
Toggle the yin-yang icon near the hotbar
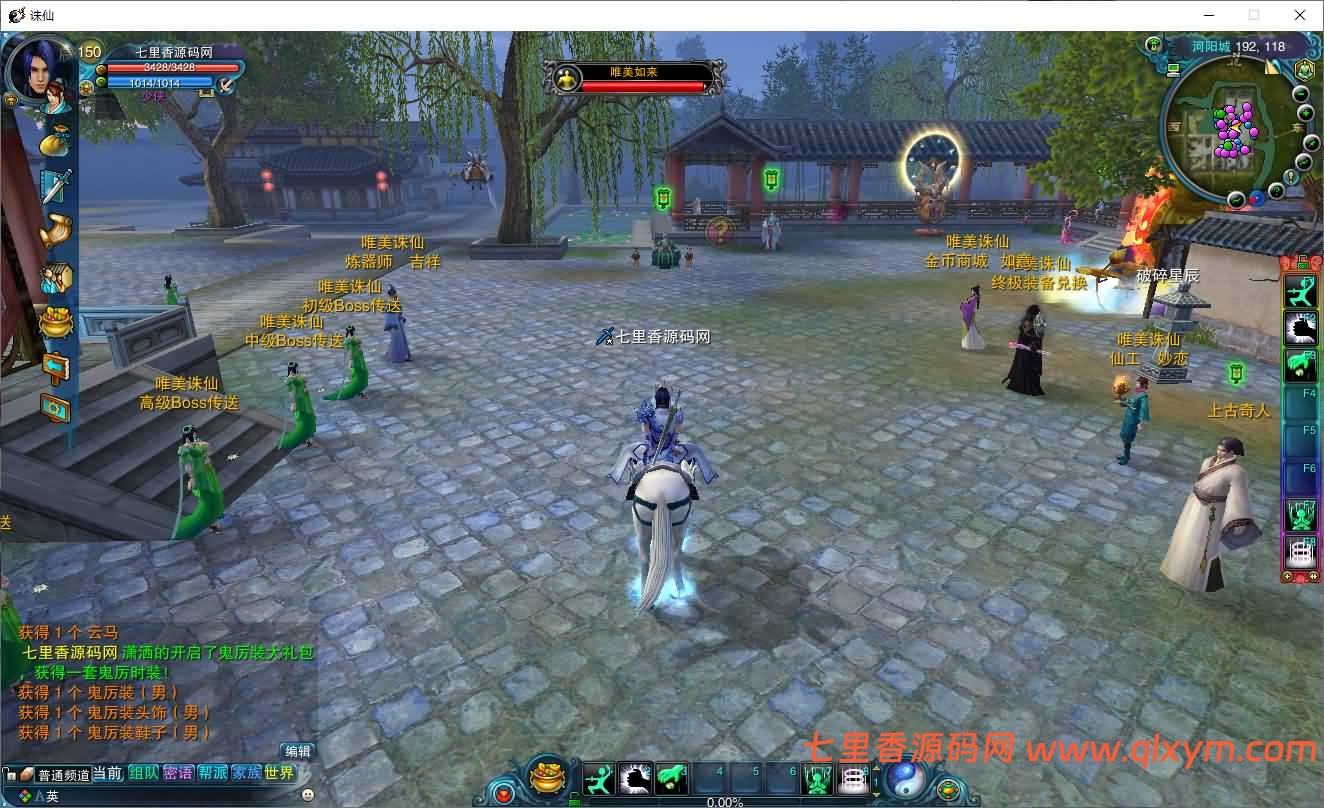(x=905, y=781)
